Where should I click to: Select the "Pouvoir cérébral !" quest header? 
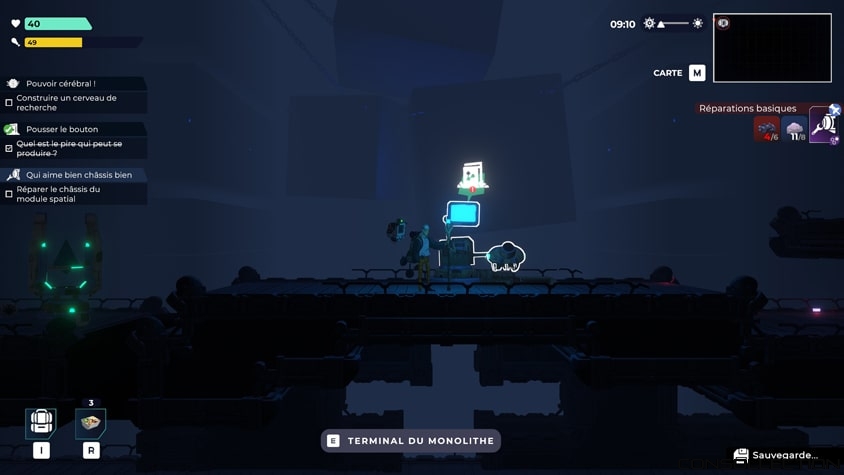tap(61, 84)
